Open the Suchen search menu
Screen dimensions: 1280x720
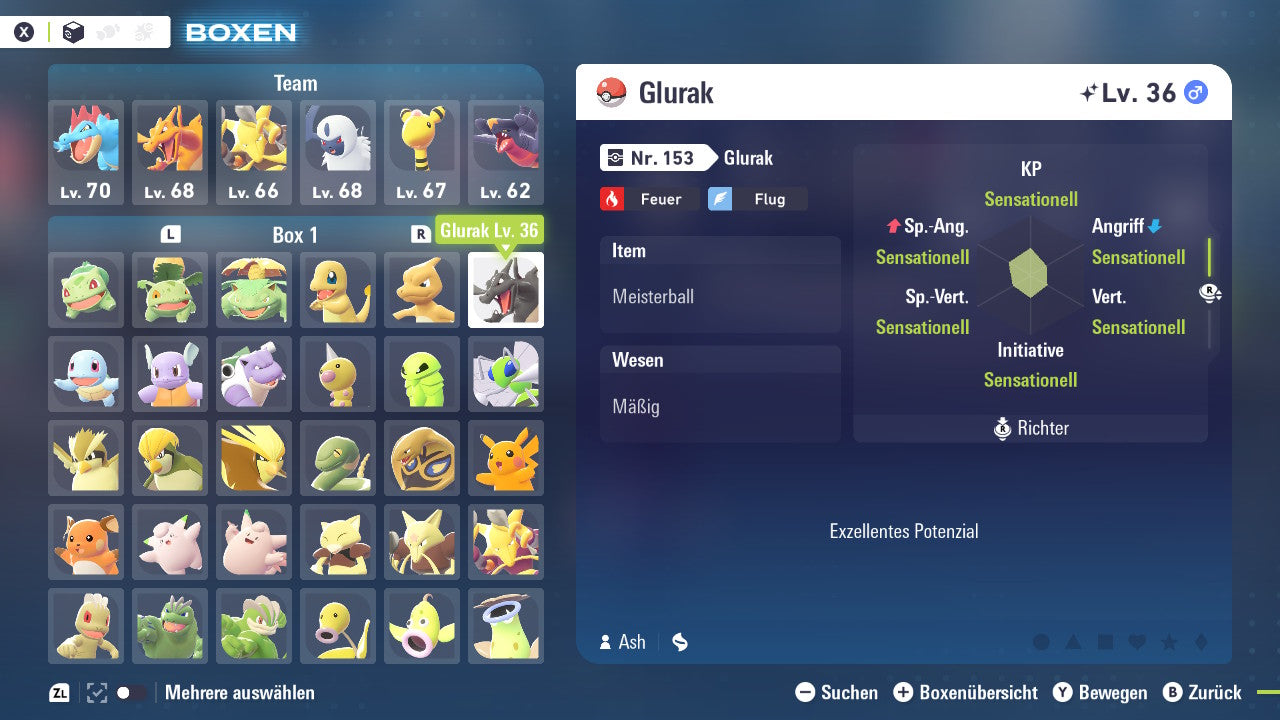coord(840,692)
